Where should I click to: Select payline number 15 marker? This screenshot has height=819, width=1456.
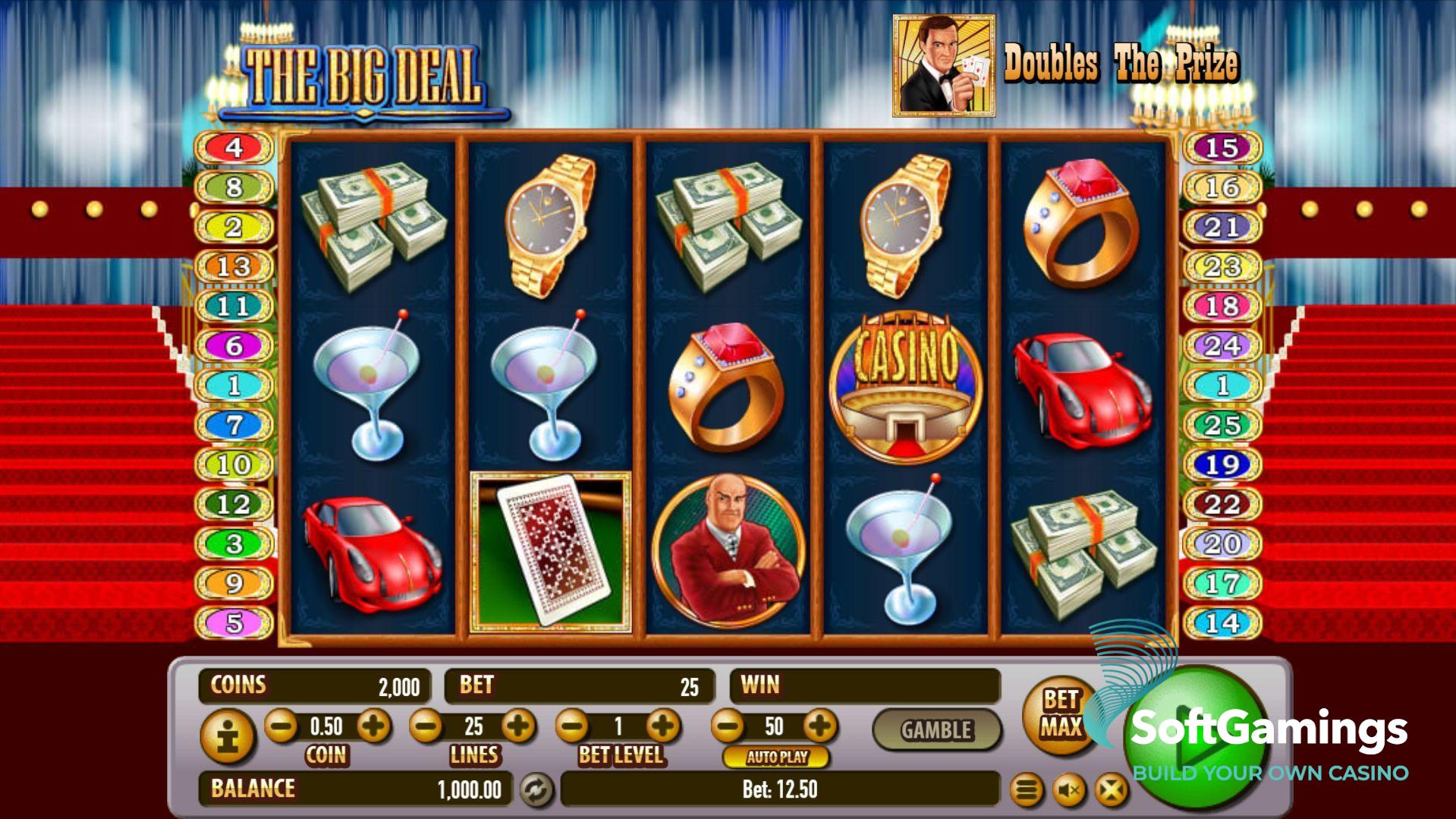tap(1222, 147)
